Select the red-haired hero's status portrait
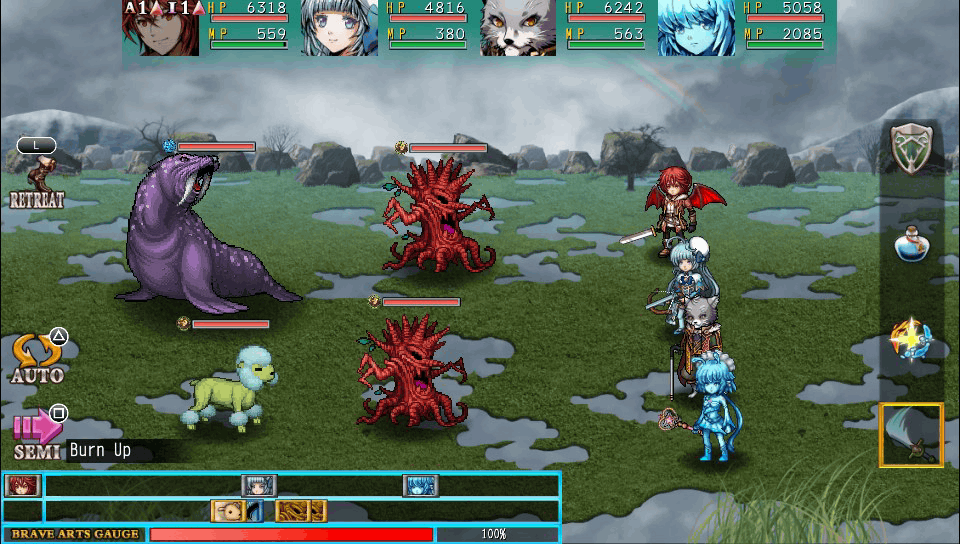960x544 pixels. [161, 27]
